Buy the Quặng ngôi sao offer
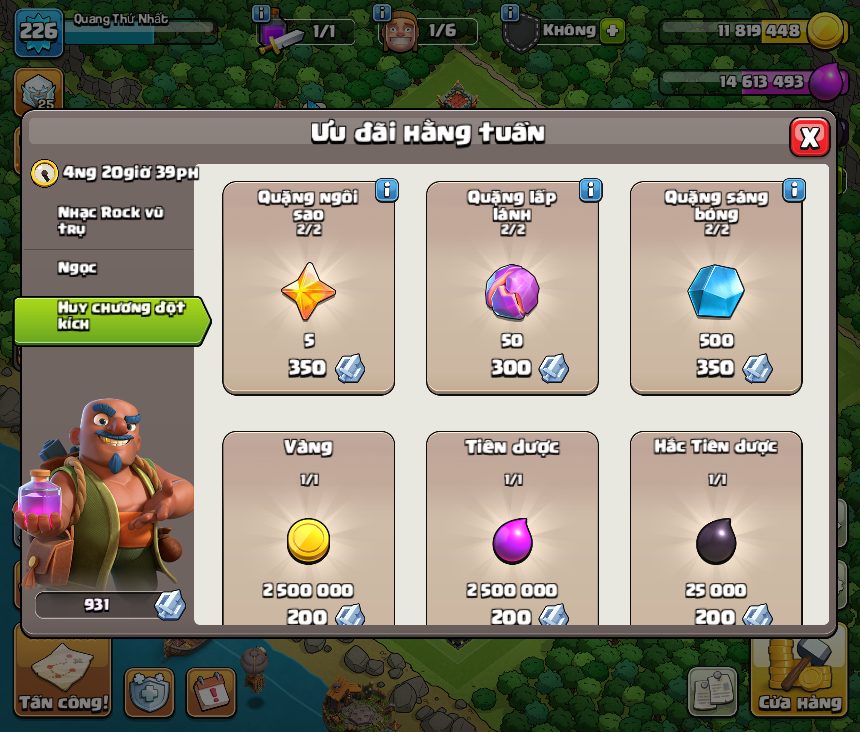The width and height of the screenshot is (860, 732). pos(309,290)
